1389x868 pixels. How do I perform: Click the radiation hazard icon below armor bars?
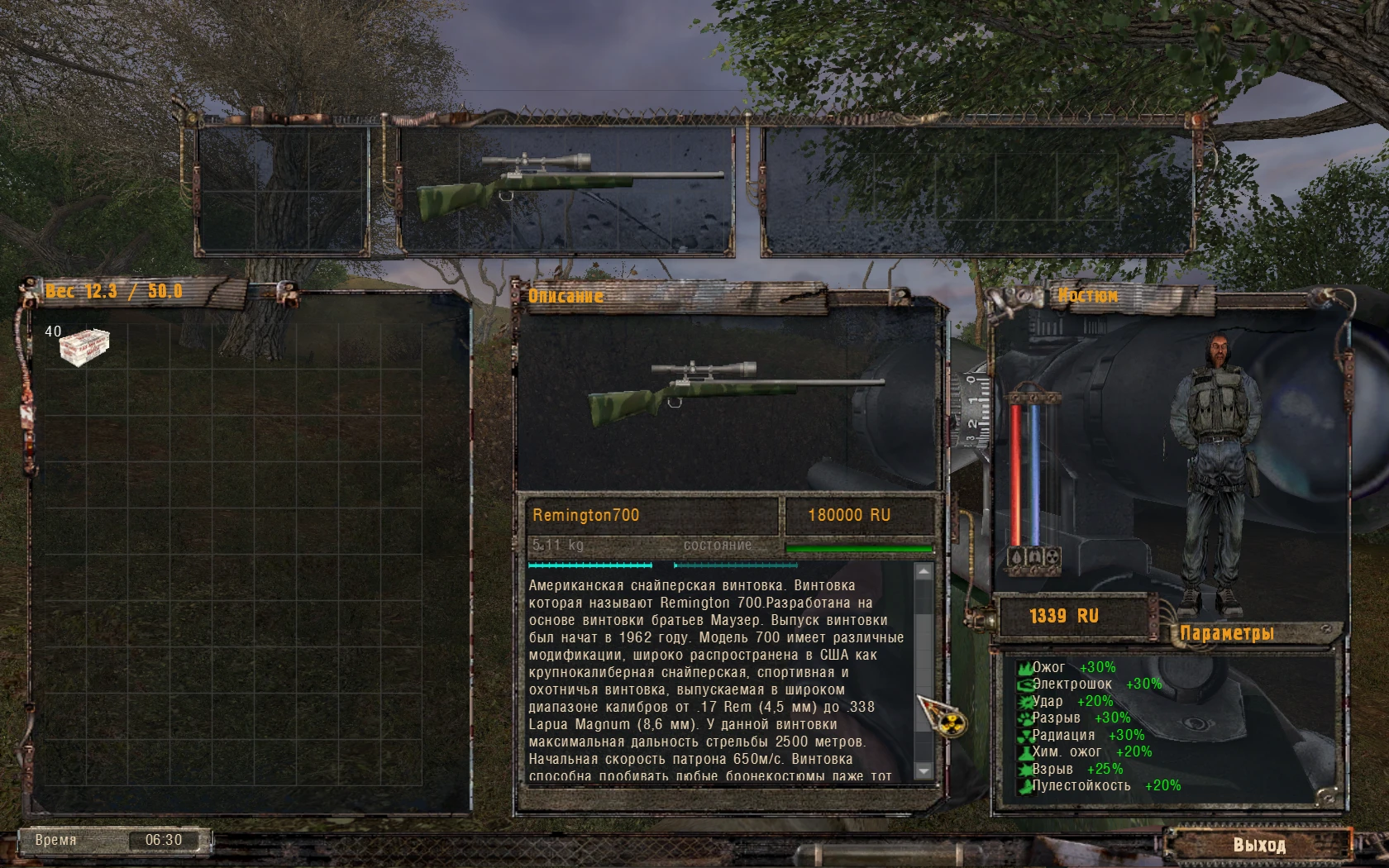(1053, 556)
